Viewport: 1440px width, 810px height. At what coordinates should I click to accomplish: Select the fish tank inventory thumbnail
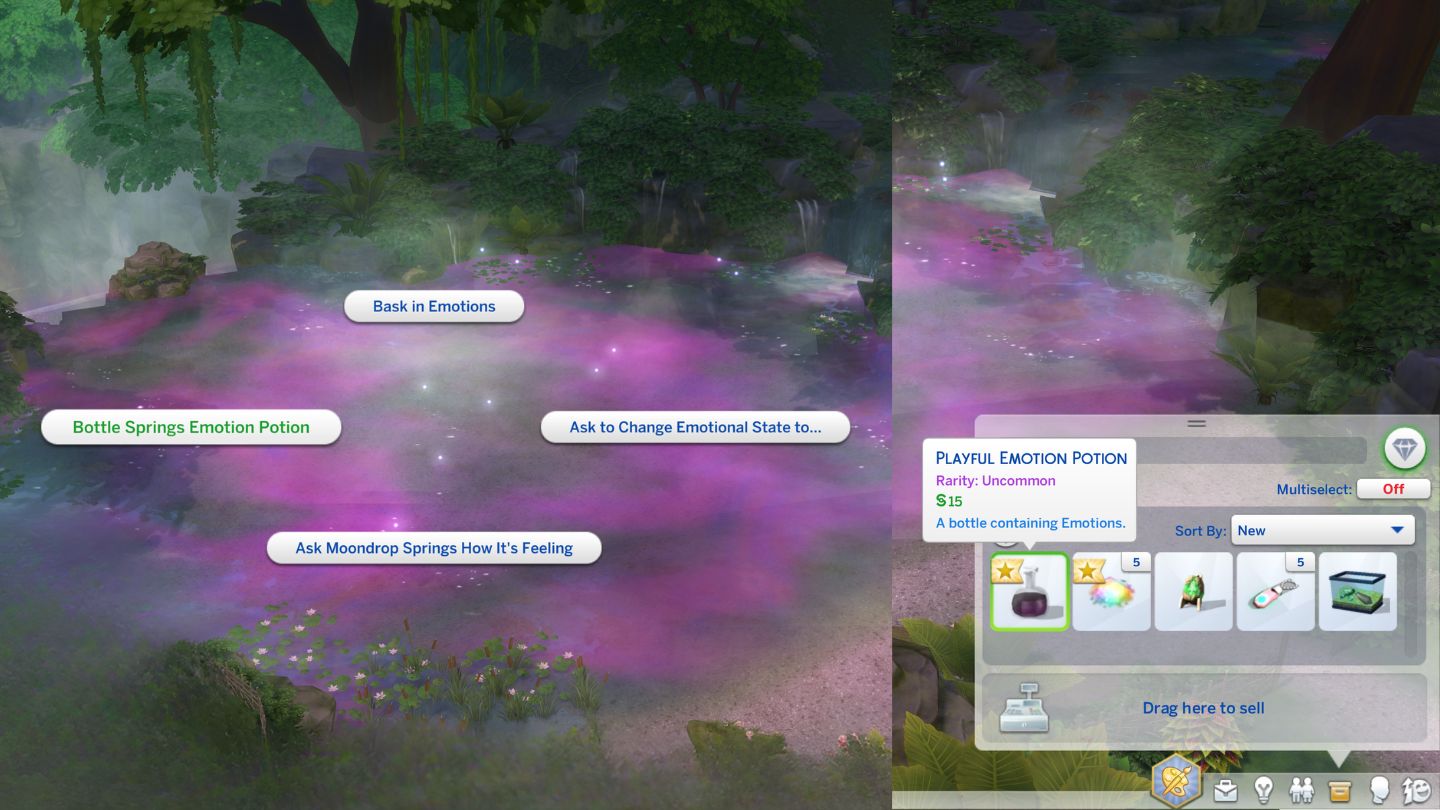point(1357,592)
